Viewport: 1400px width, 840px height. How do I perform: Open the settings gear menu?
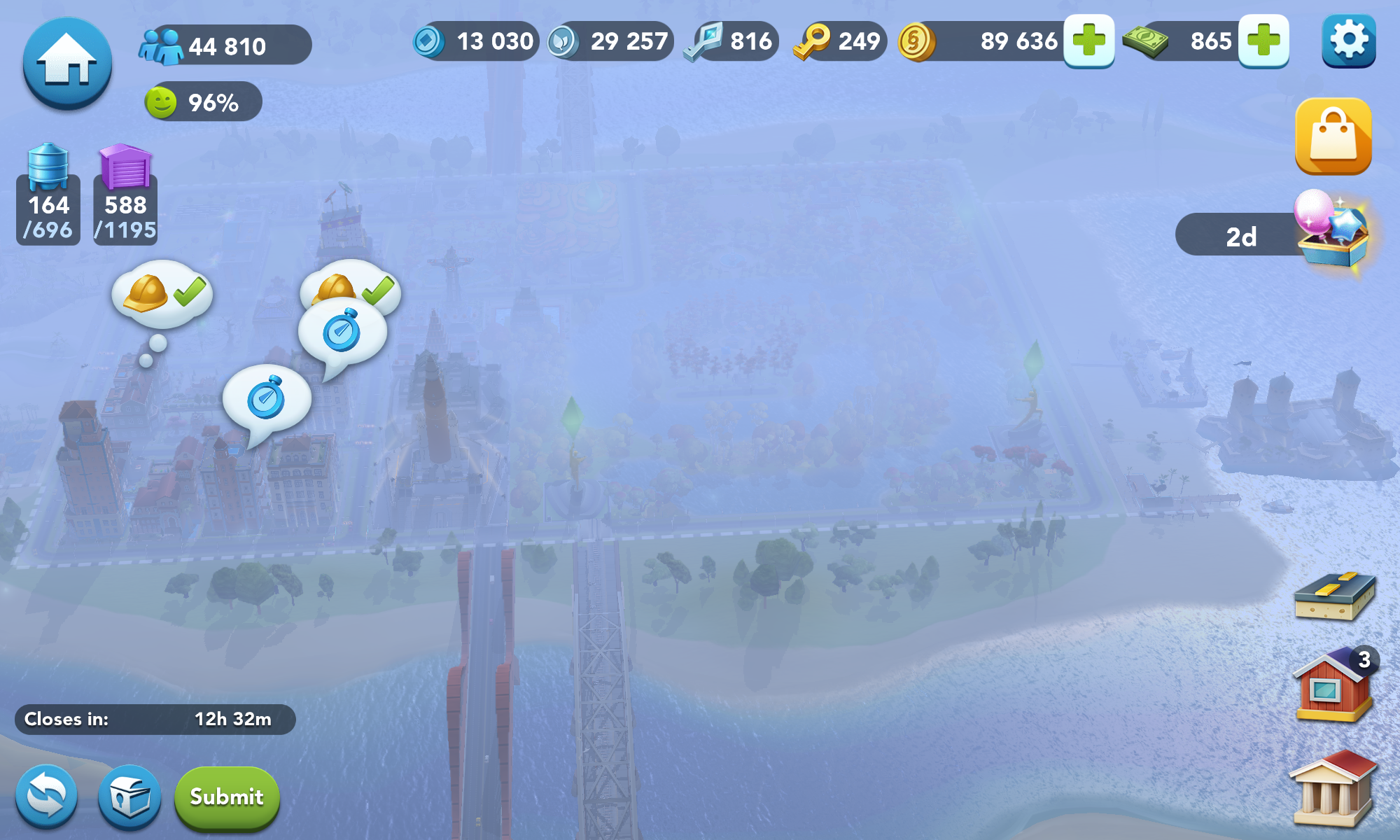[x=1348, y=41]
